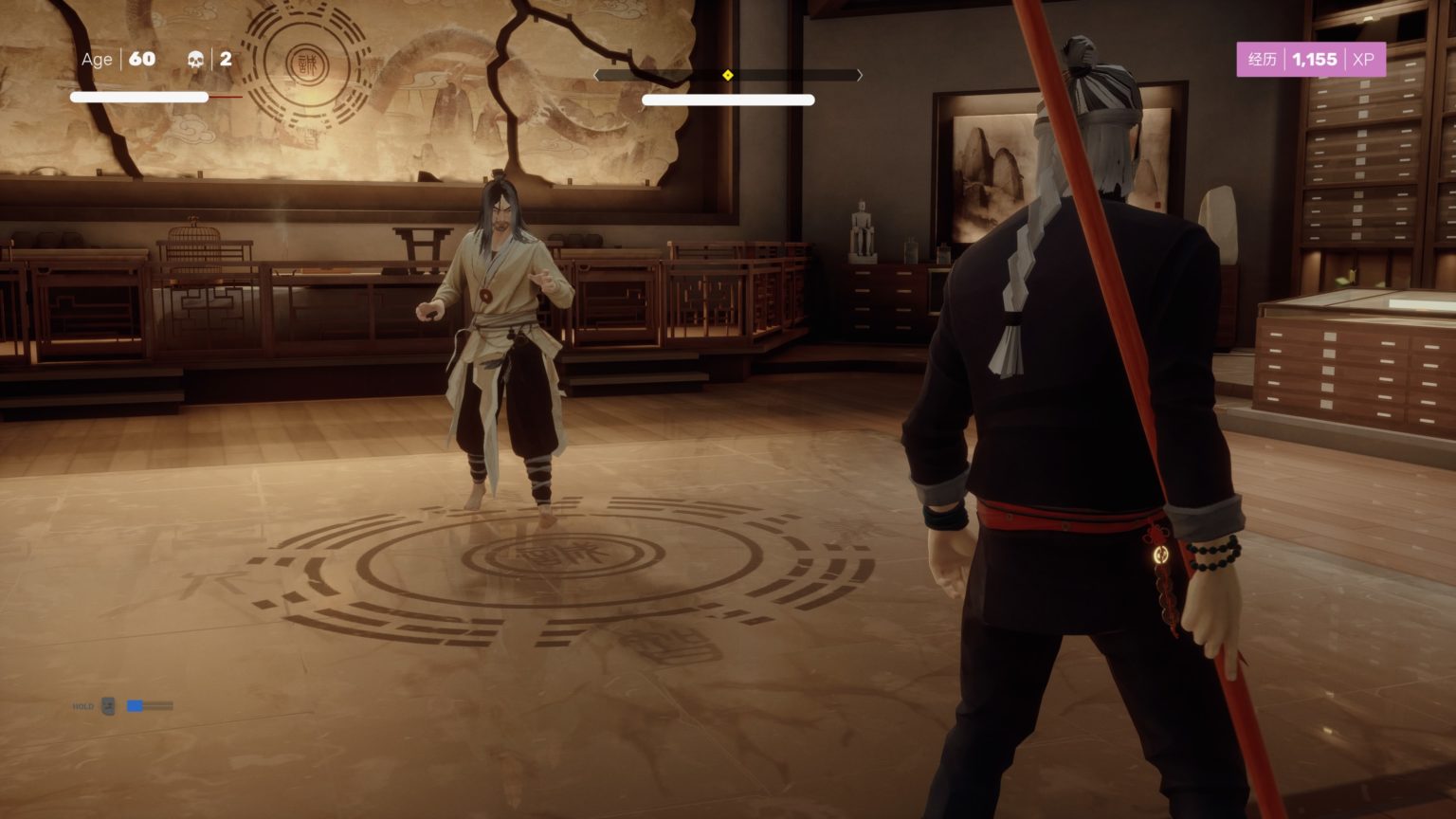Image resolution: width=1456 pixels, height=819 pixels.
Task: Click the XP text label
Action: 1362,59
